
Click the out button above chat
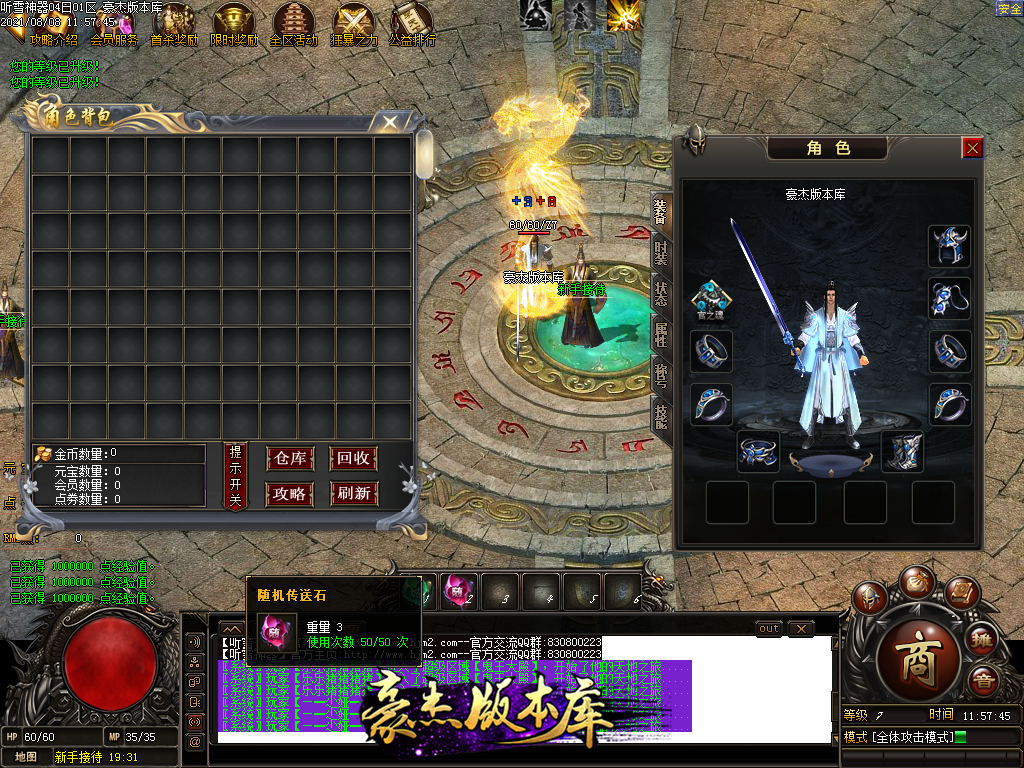768,628
